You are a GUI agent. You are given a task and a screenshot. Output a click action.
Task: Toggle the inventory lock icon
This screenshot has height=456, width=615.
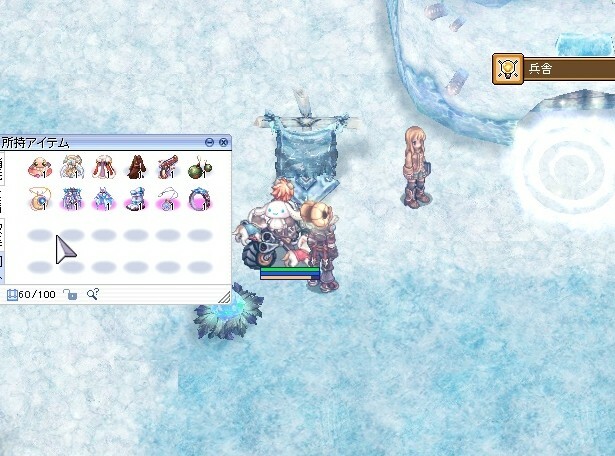pyautogui.click(x=70, y=295)
